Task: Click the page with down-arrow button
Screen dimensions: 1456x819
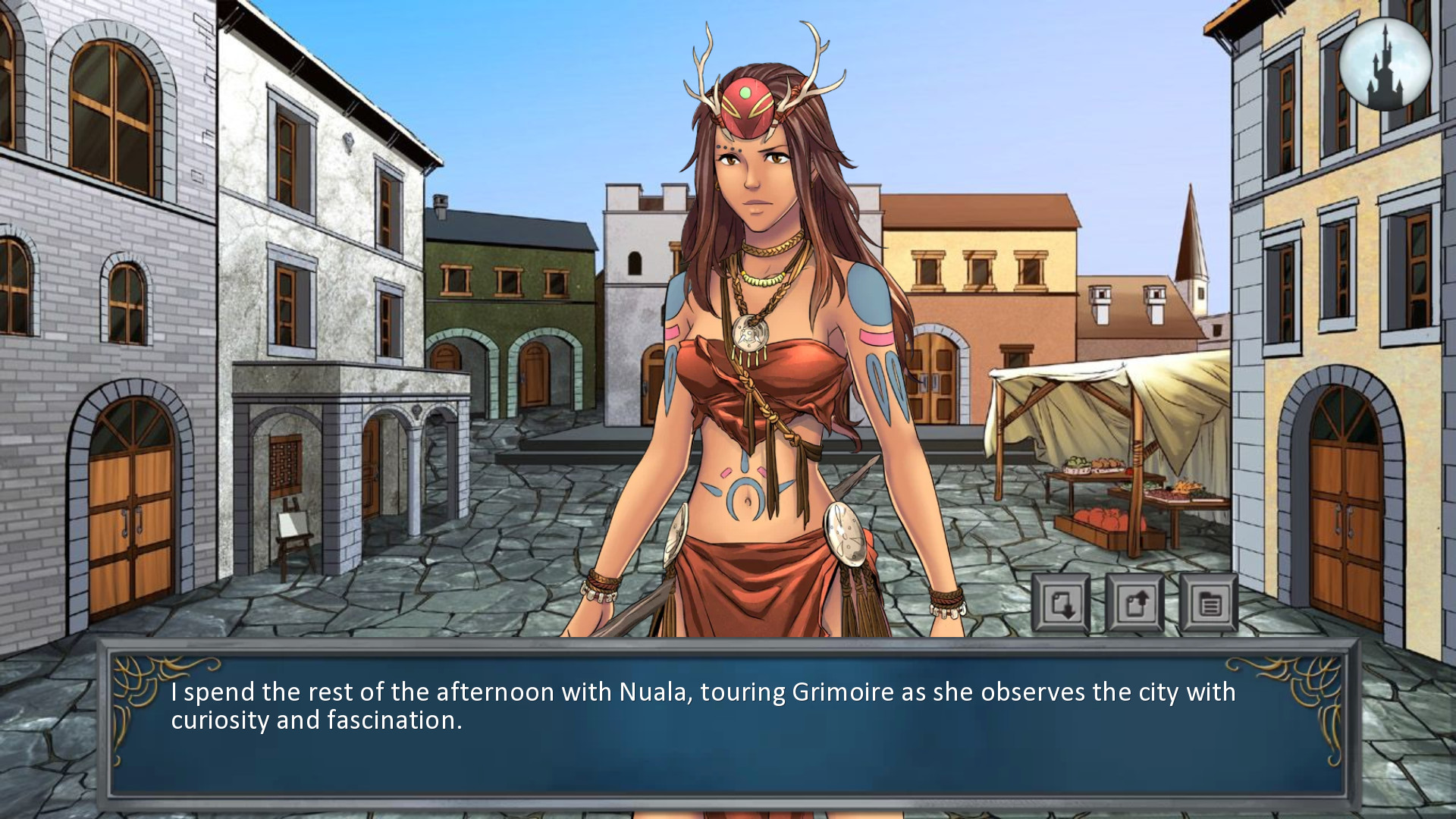Action: click(x=1060, y=604)
